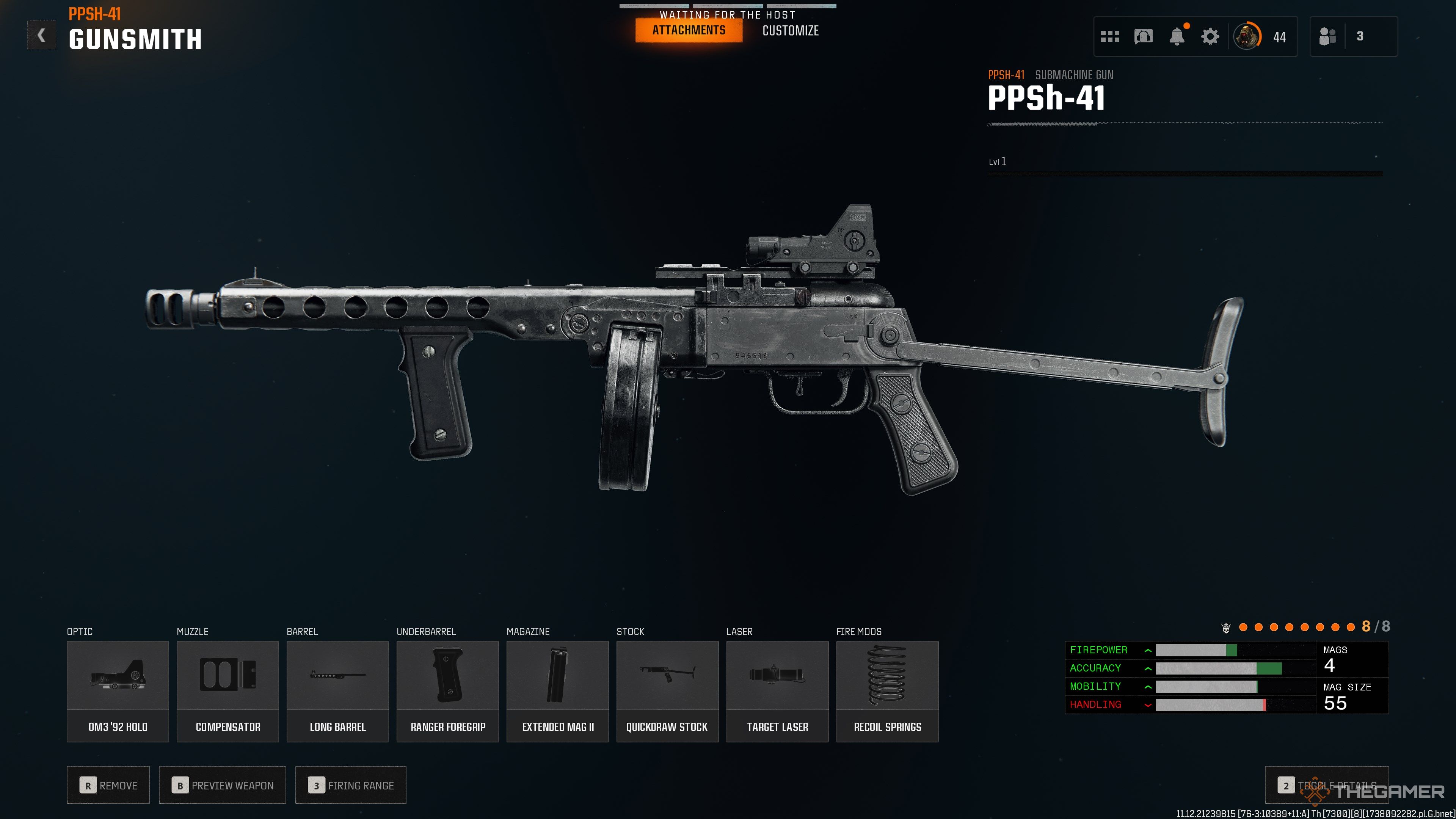
Task: Pick the Ranger Foregrip underbarrel slot
Action: (x=448, y=691)
